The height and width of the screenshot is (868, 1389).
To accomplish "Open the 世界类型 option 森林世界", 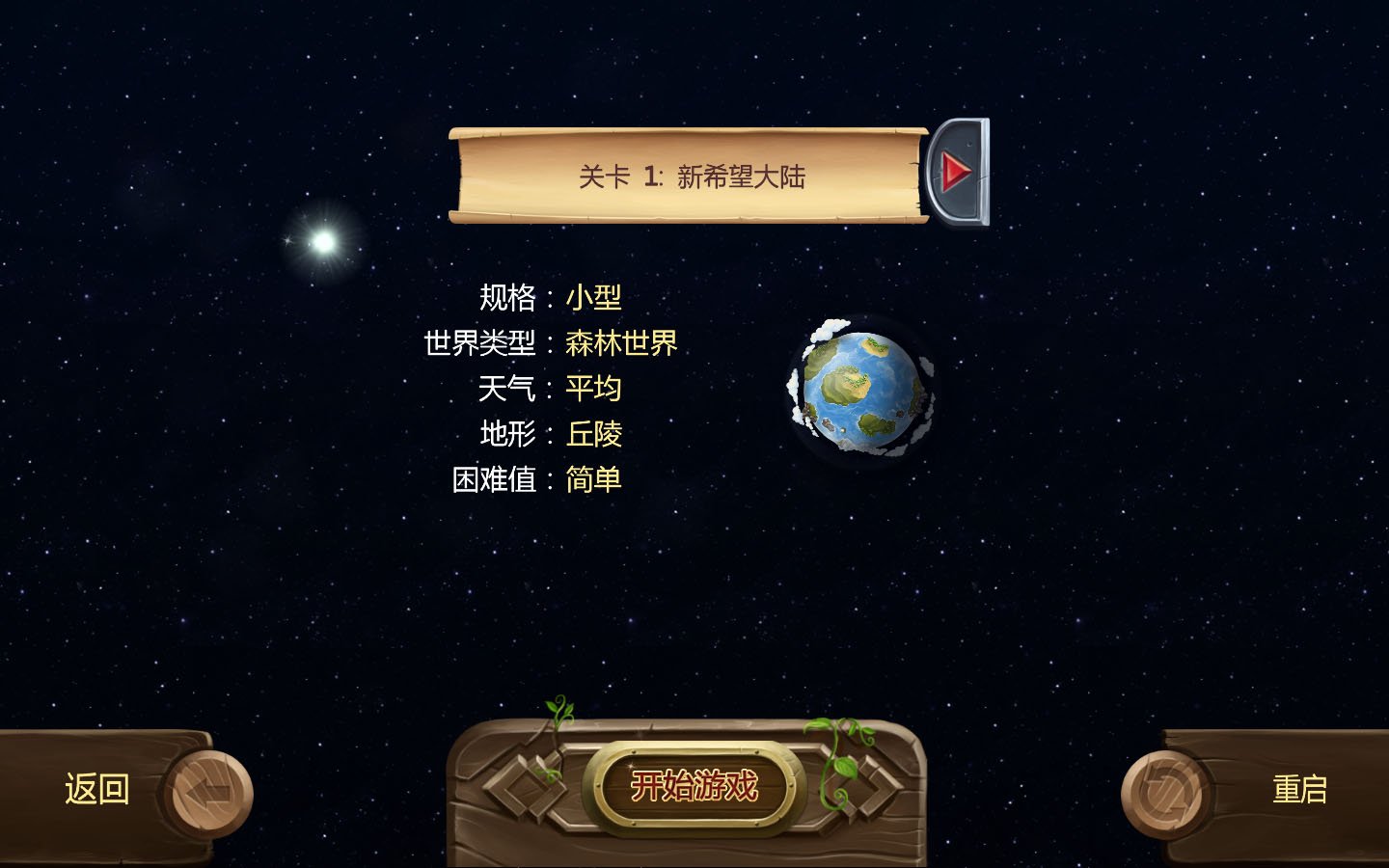I will coord(622,343).
